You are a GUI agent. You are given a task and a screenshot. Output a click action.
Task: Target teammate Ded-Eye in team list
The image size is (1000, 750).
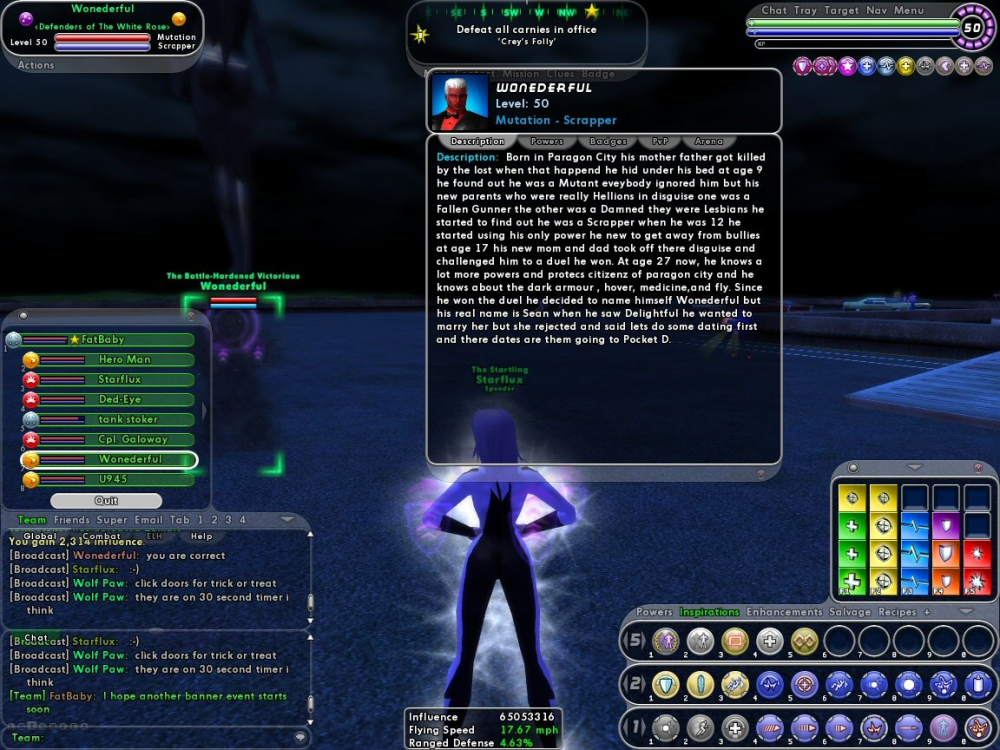pos(120,400)
